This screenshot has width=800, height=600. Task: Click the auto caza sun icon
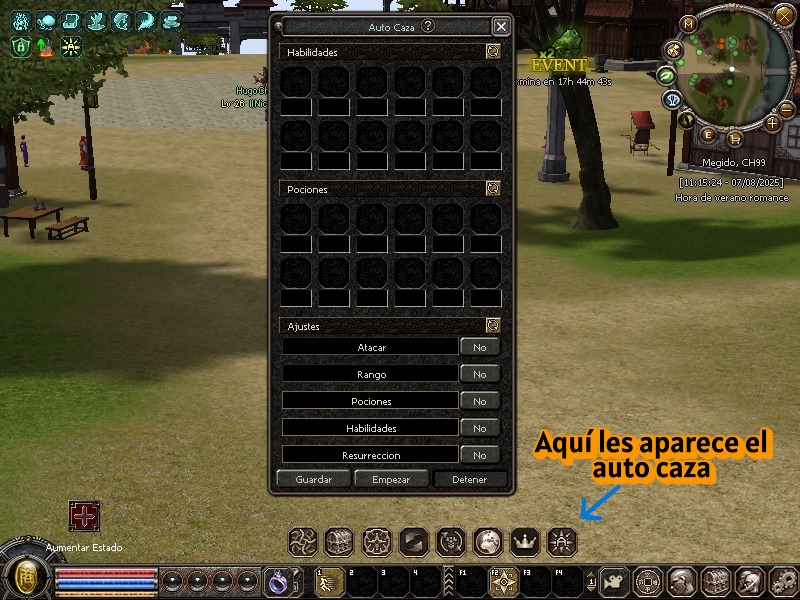[562, 541]
